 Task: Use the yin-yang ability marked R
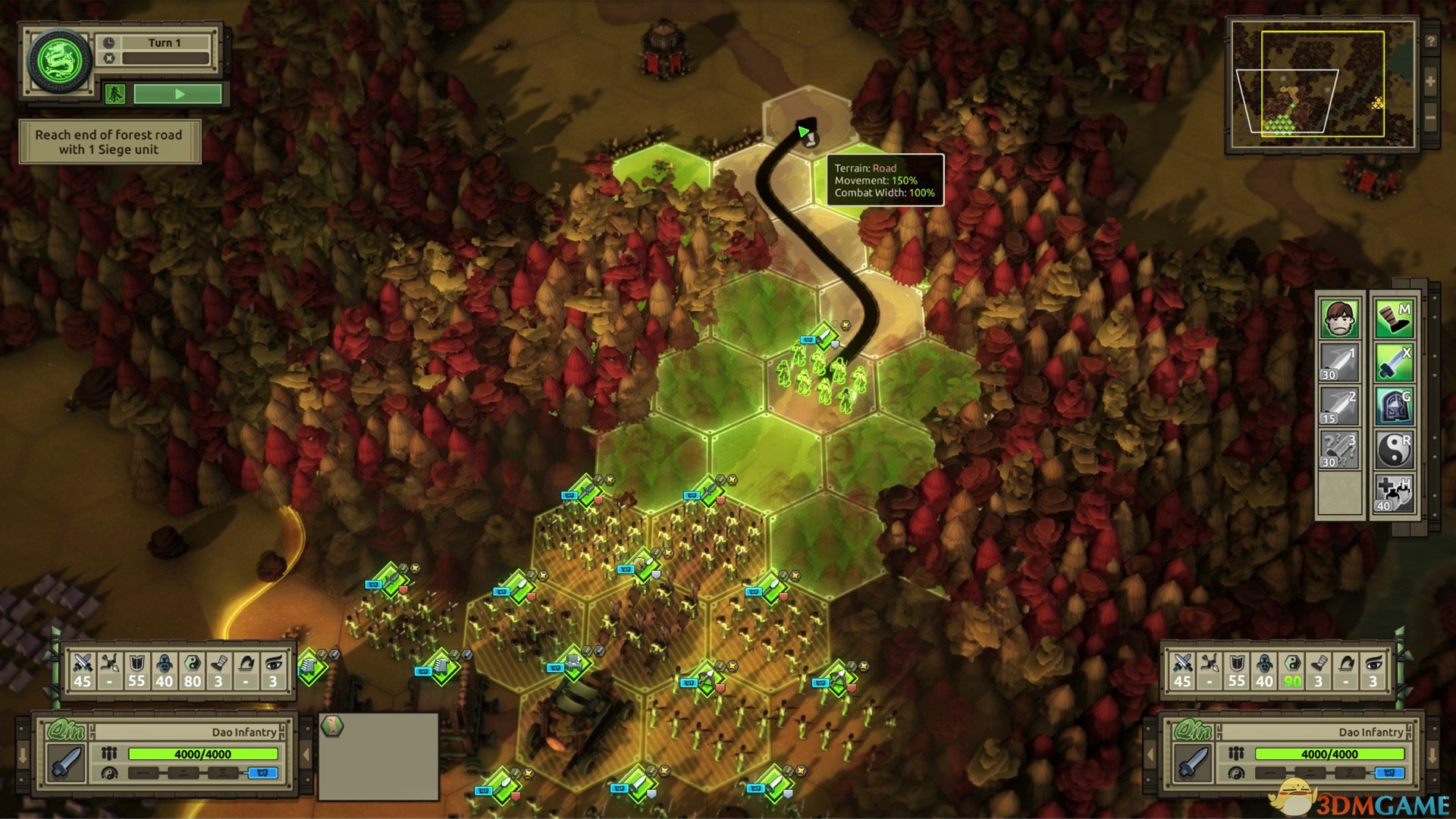click(x=1394, y=450)
